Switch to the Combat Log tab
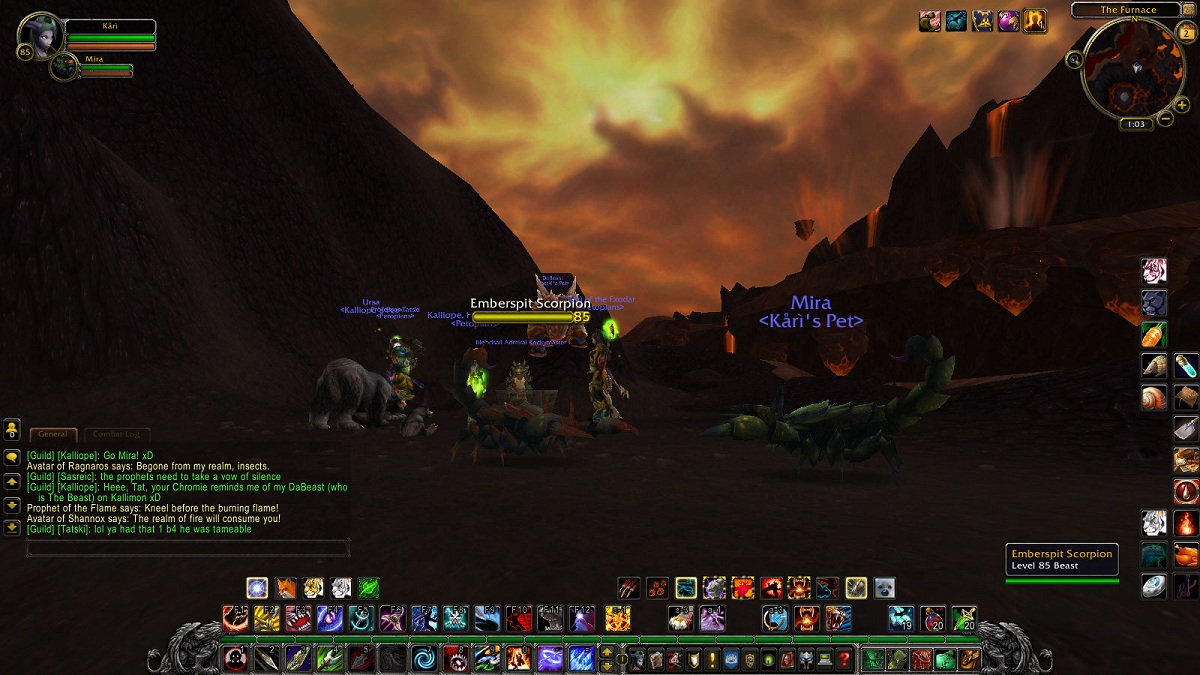 [117, 434]
